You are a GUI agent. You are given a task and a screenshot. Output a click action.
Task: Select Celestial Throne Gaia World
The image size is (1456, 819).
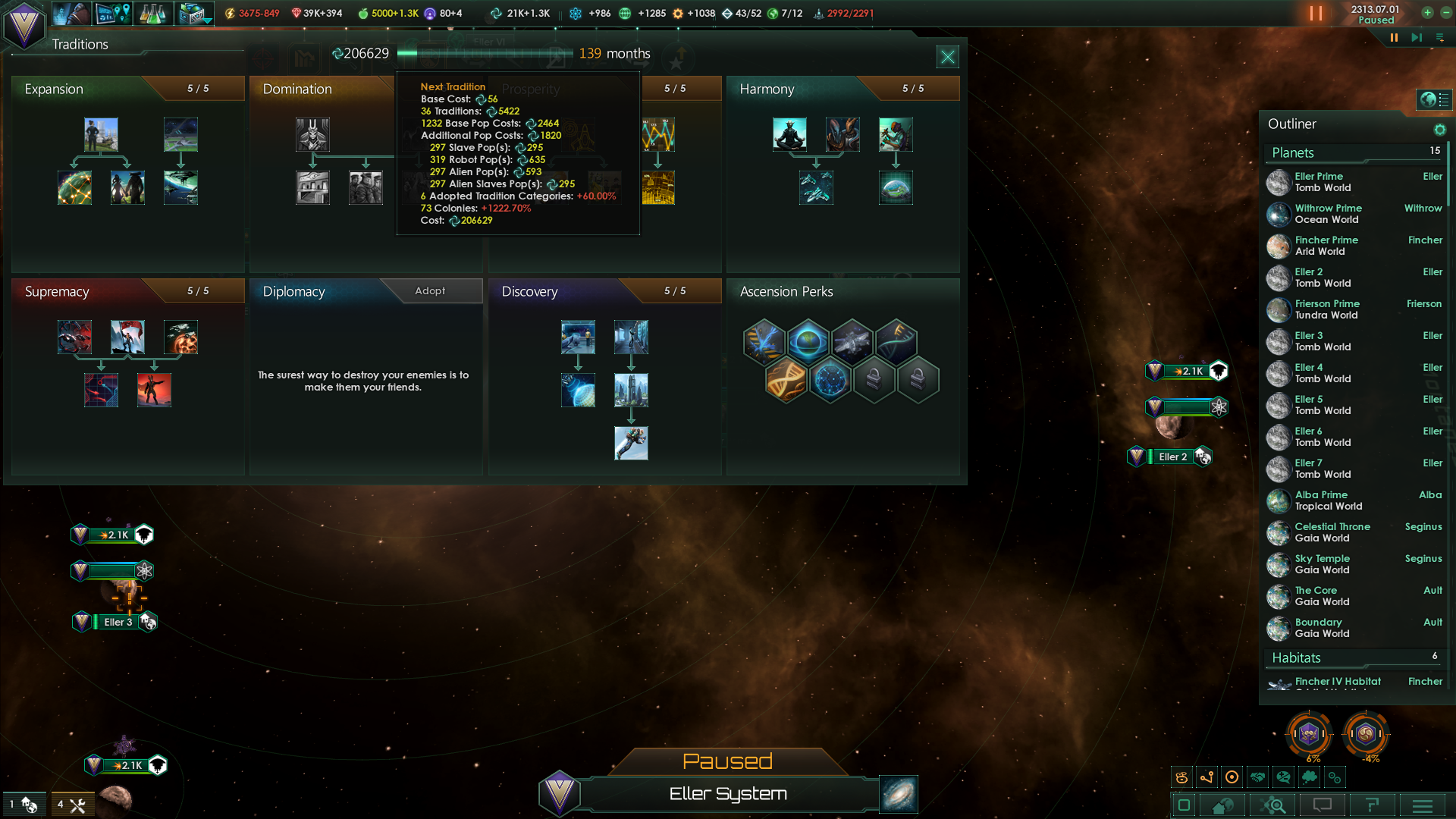point(1332,532)
